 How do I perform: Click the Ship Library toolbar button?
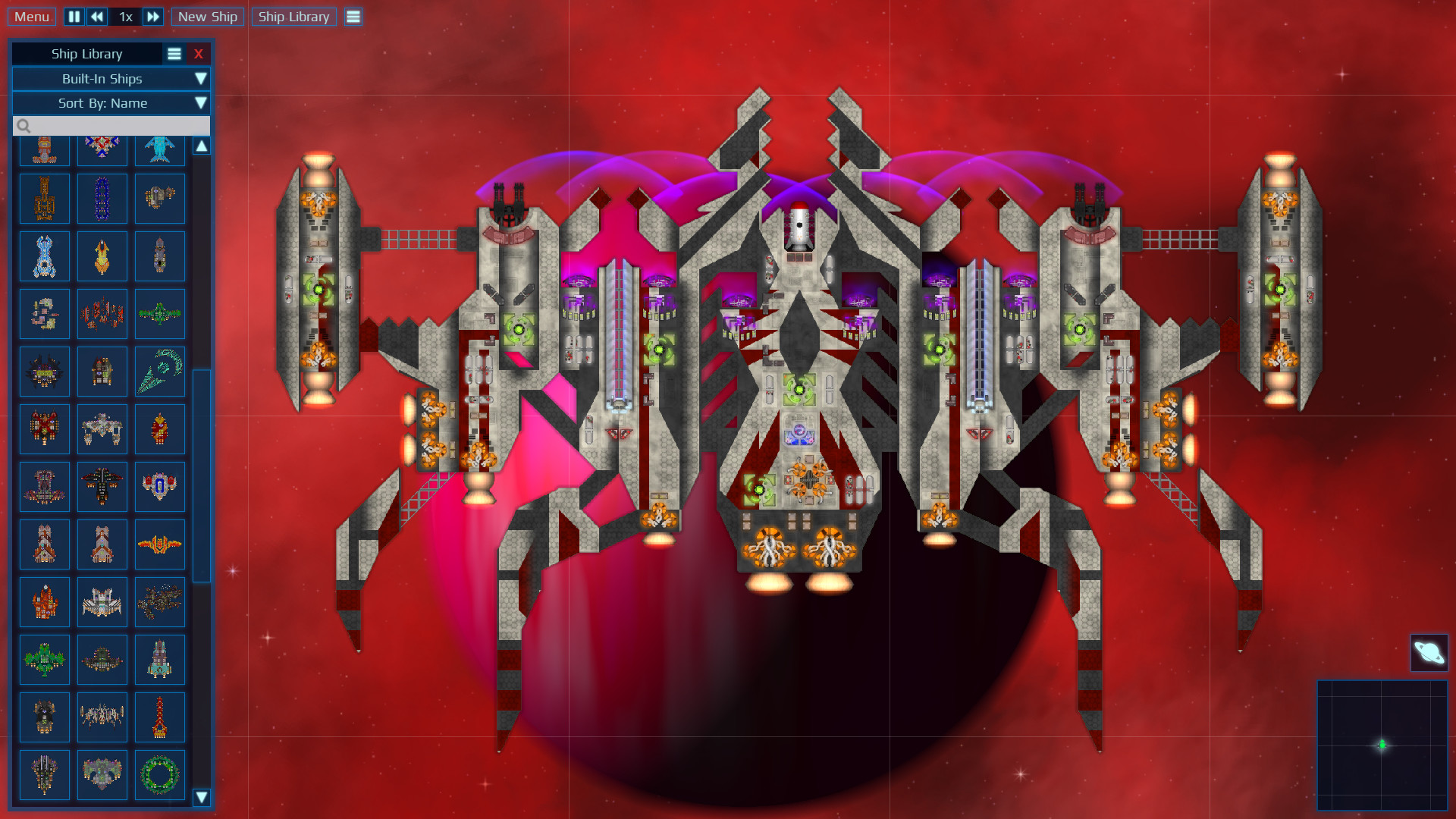293,16
